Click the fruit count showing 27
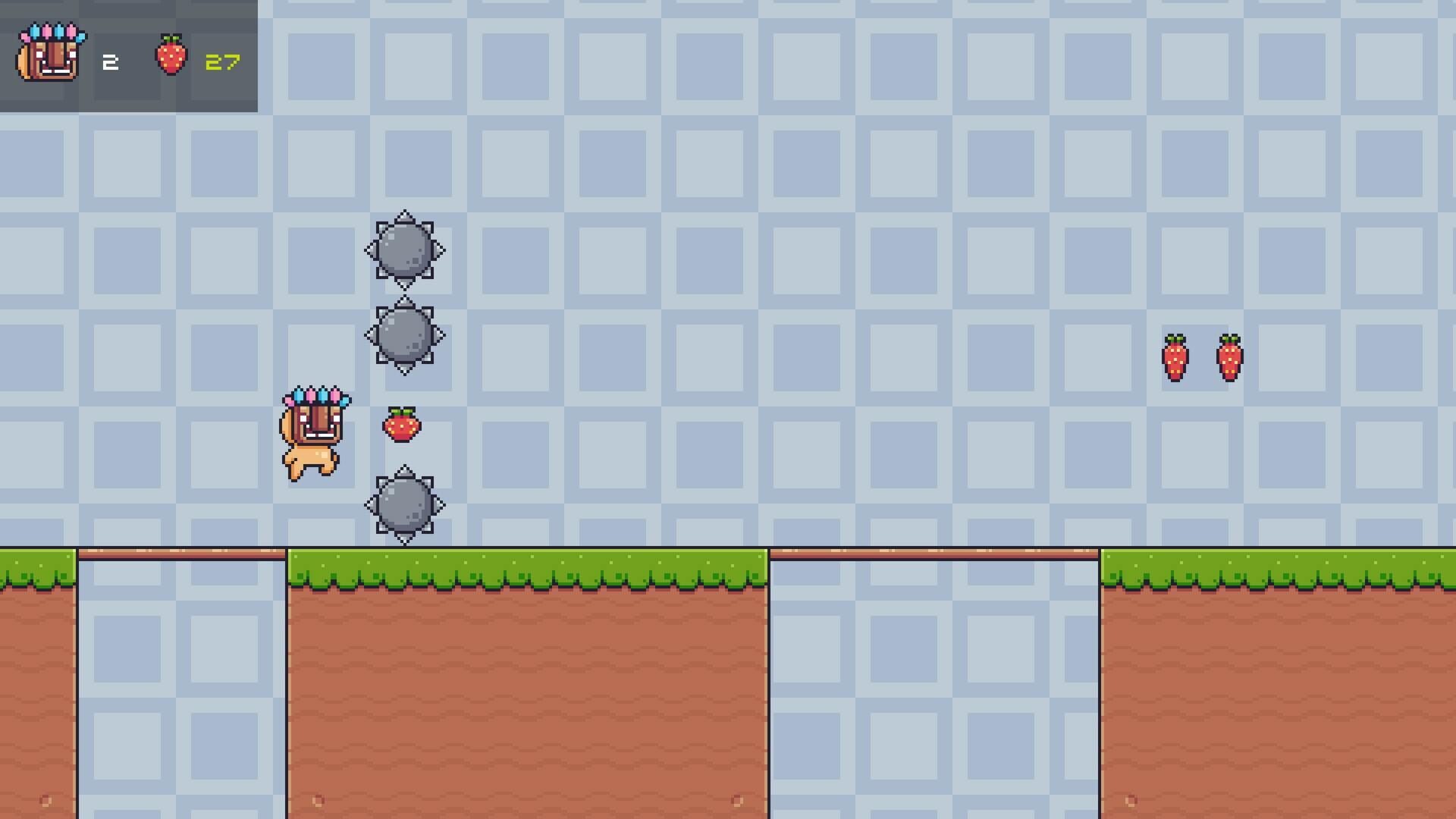This screenshot has height=819, width=1456. [x=222, y=61]
